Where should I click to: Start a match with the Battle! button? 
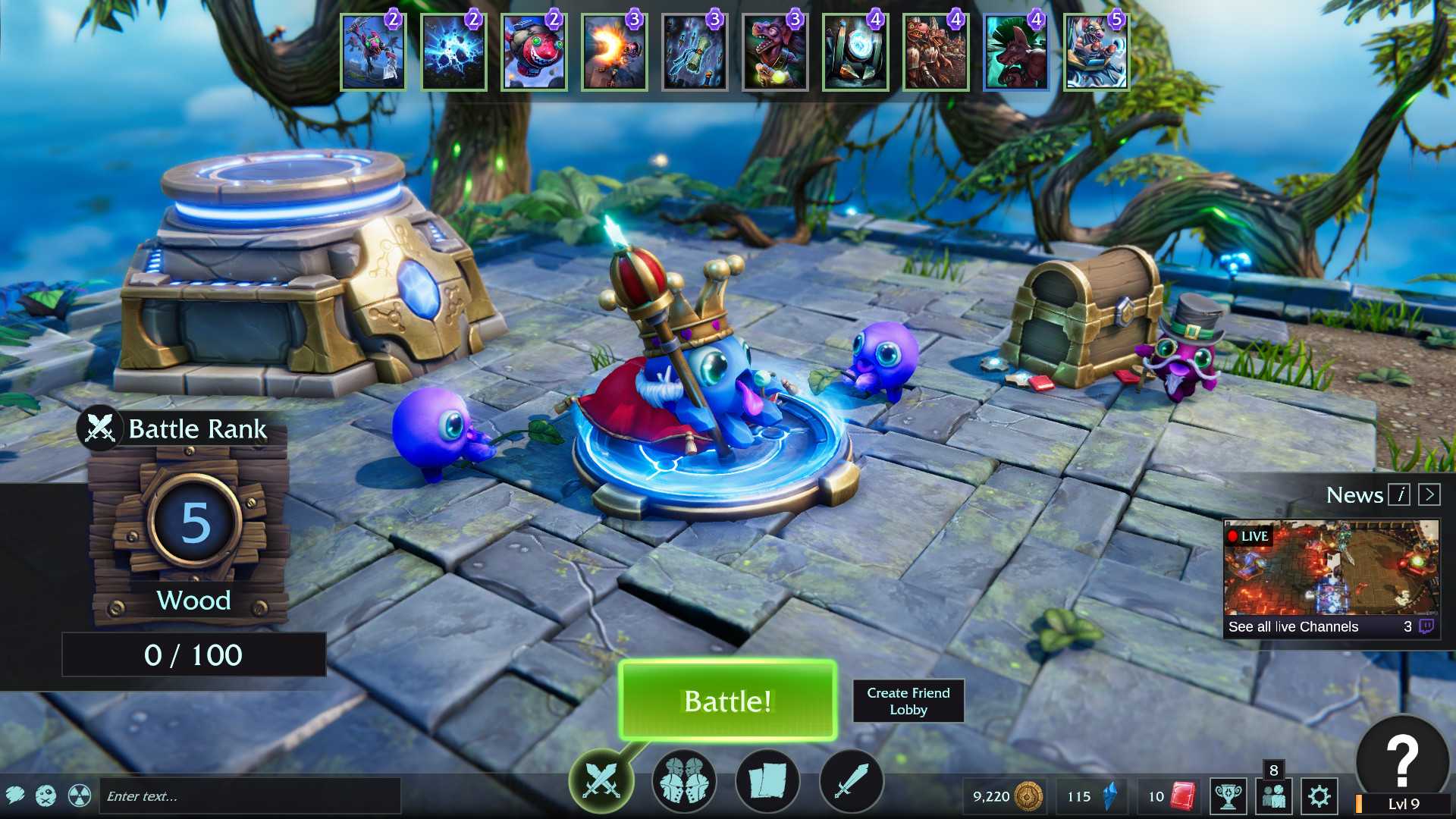point(727,701)
